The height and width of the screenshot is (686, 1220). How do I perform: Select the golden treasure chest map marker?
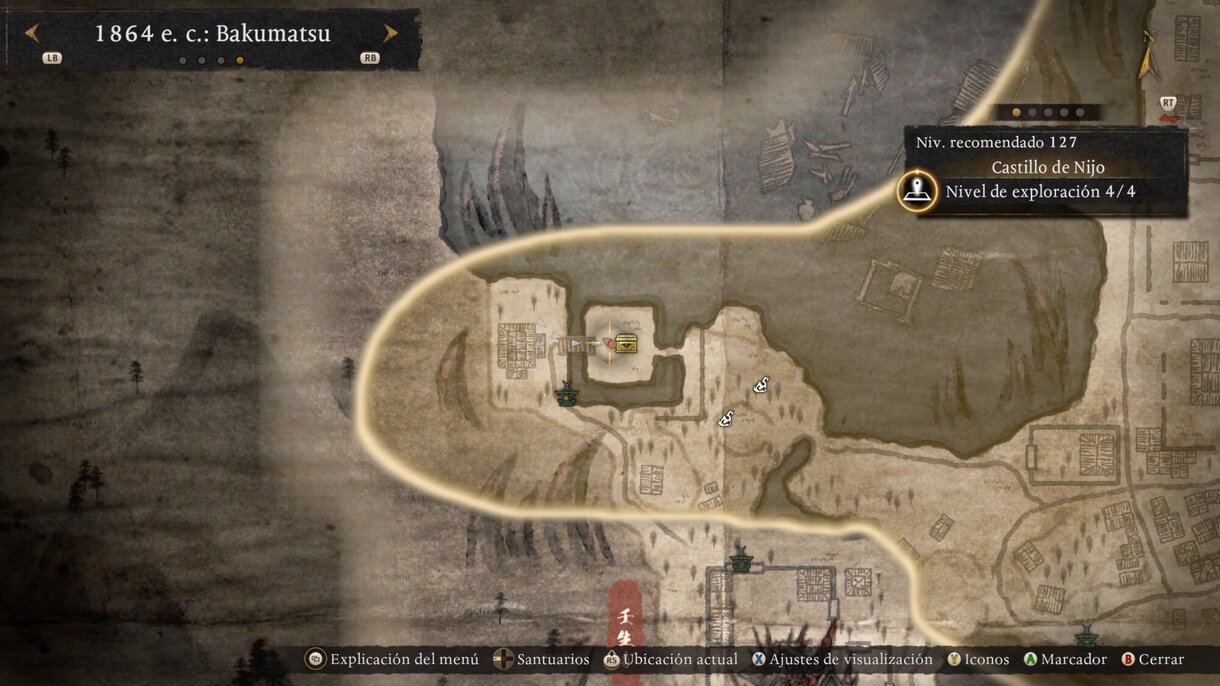tap(627, 343)
